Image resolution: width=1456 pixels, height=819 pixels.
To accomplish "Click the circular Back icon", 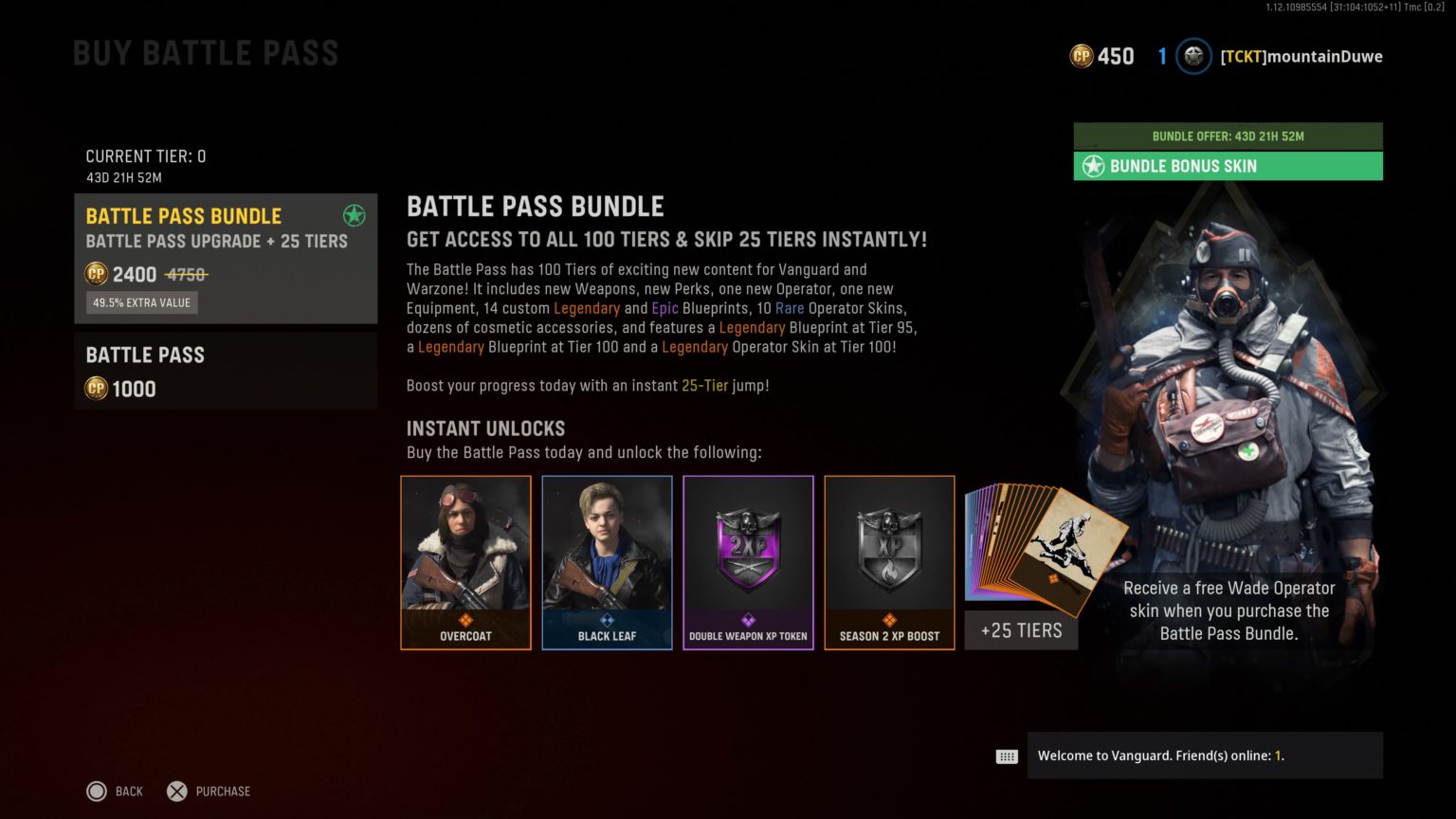I will (x=97, y=791).
